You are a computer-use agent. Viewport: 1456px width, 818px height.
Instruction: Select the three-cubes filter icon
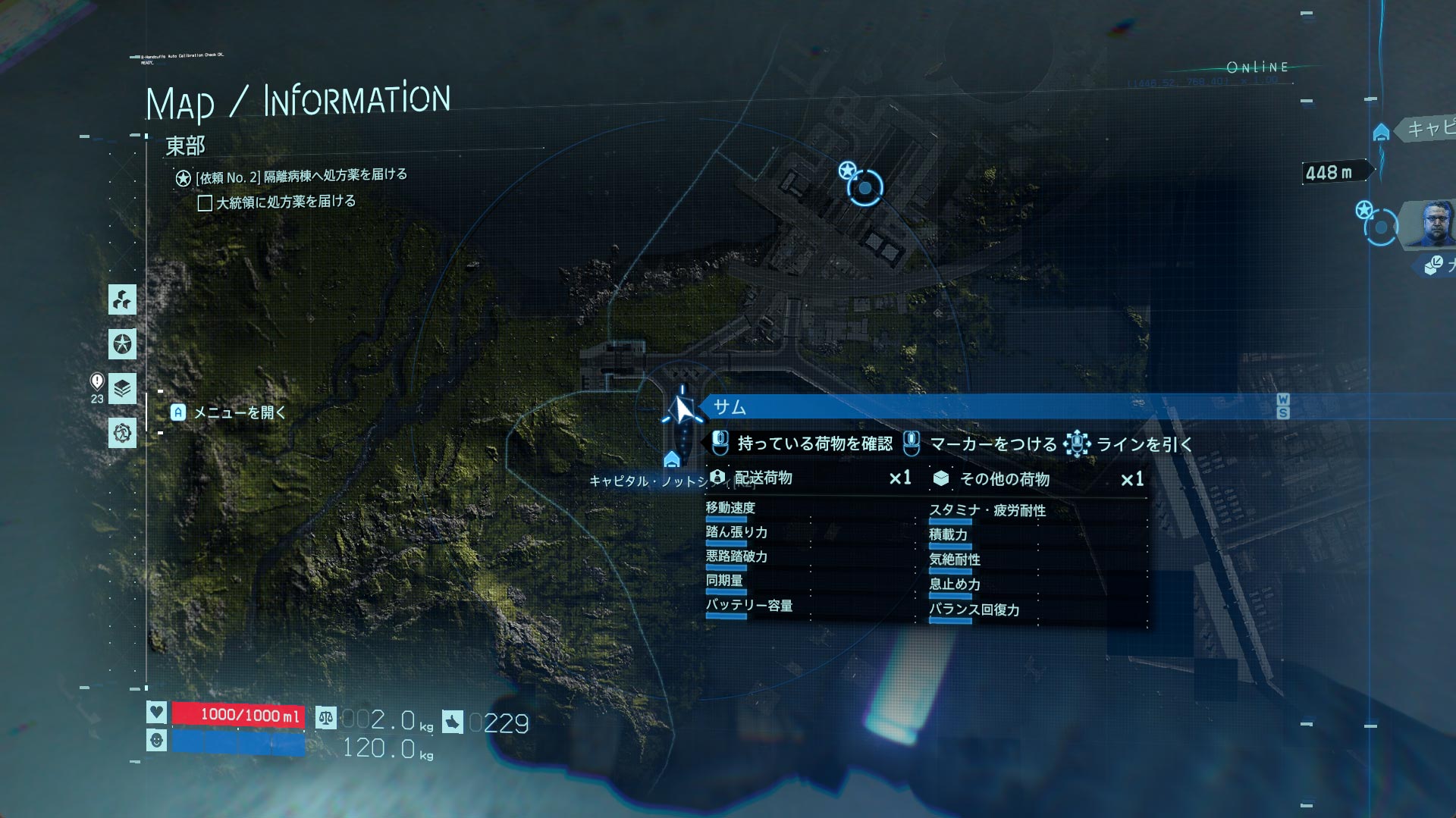coord(122,299)
